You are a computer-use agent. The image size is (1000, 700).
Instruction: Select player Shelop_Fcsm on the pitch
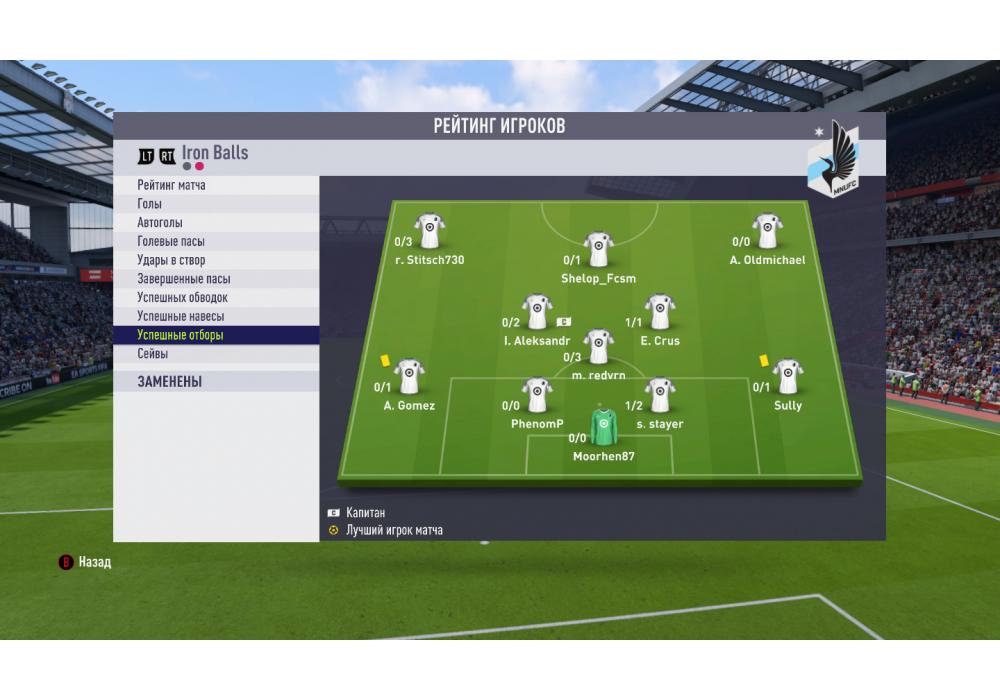(x=598, y=249)
